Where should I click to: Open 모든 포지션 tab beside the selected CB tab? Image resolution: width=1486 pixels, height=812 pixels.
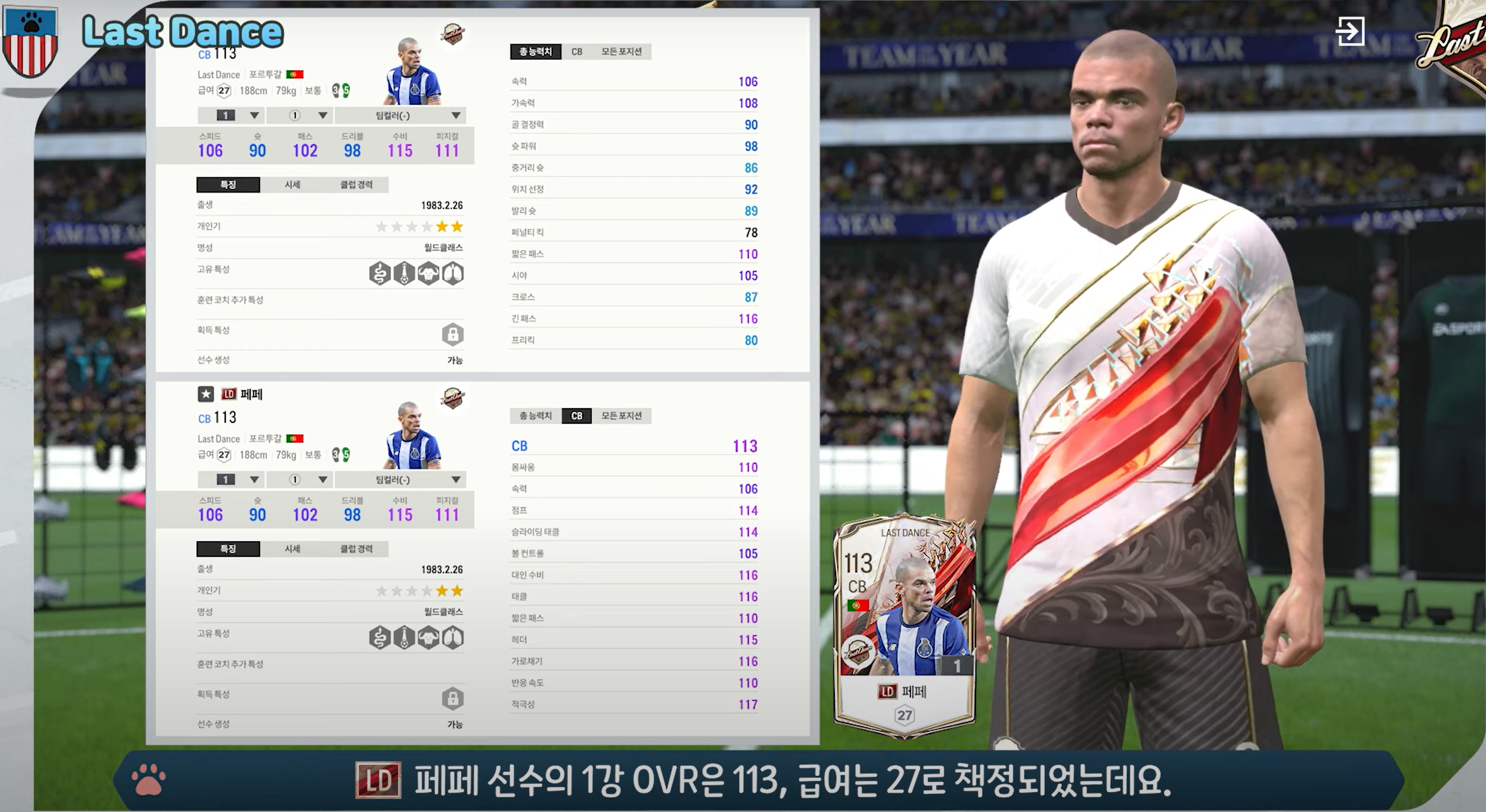[621, 416]
